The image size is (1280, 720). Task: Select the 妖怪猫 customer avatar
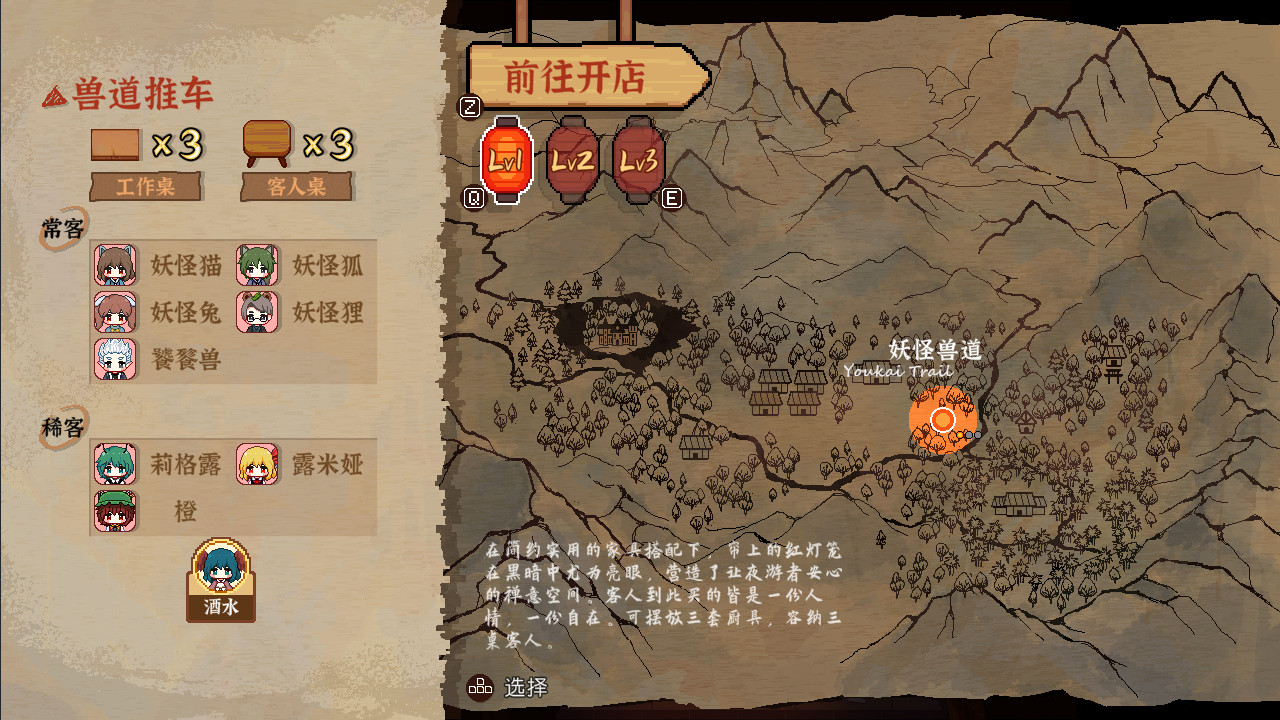113,266
